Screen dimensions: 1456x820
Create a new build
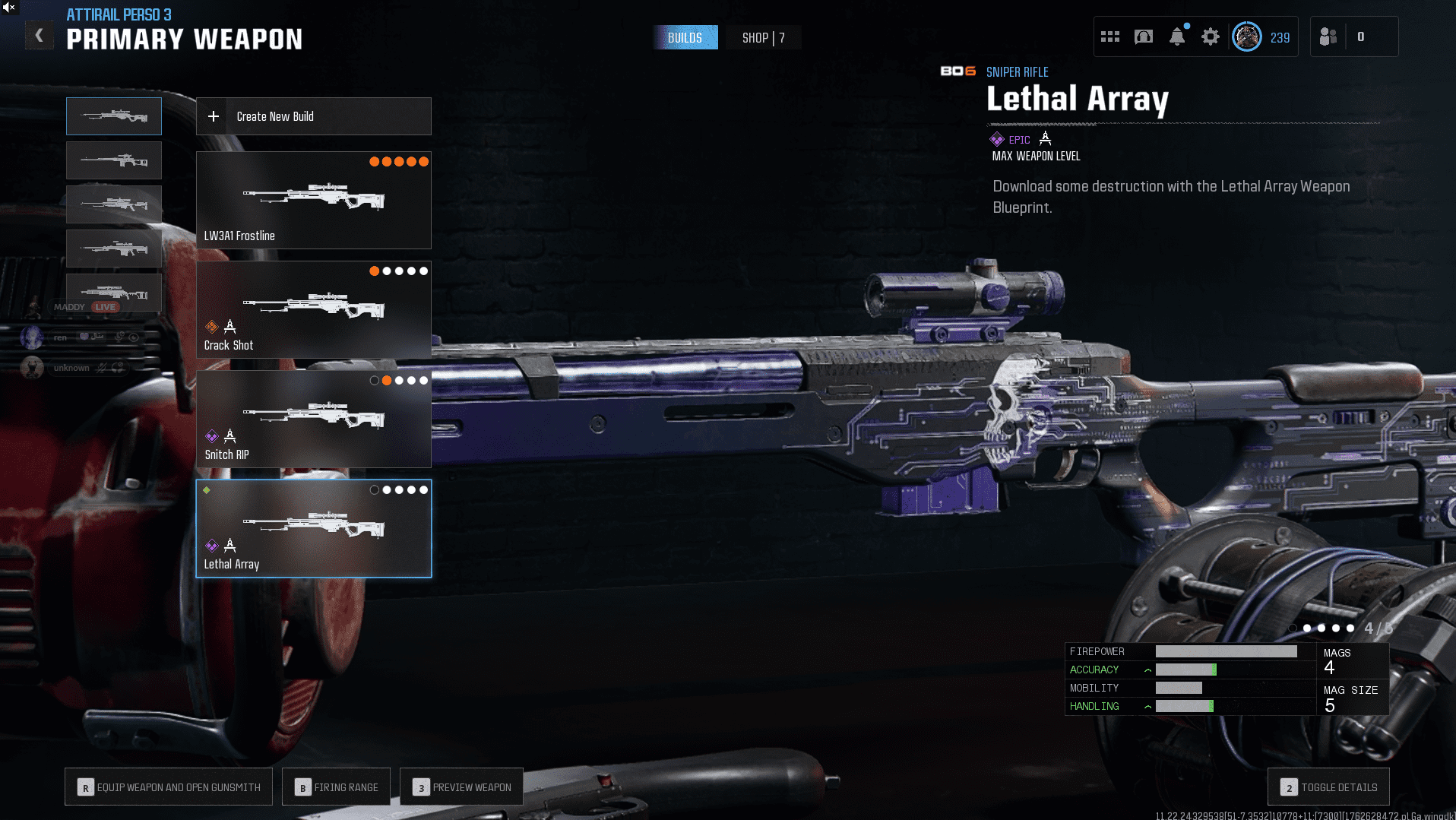click(313, 116)
